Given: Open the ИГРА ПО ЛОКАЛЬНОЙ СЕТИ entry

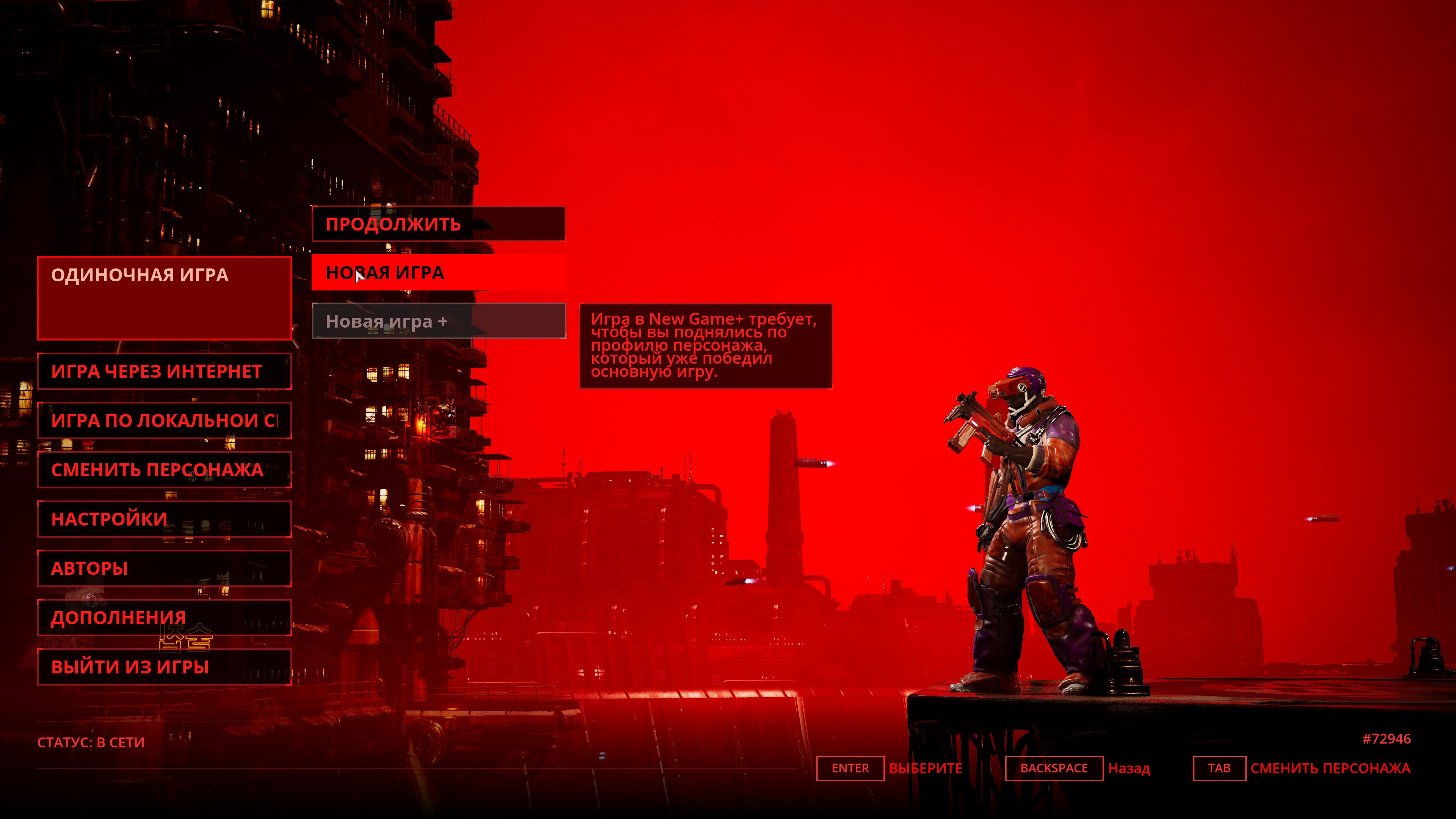Looking at the screenshot, I should [164, 420].
